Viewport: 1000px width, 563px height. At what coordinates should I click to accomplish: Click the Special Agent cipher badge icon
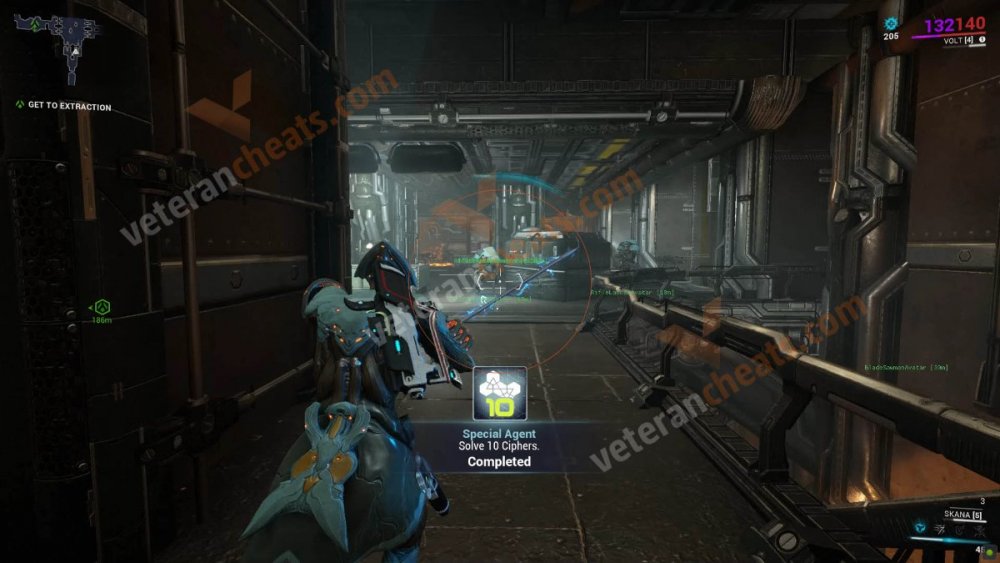pos(499,394)
